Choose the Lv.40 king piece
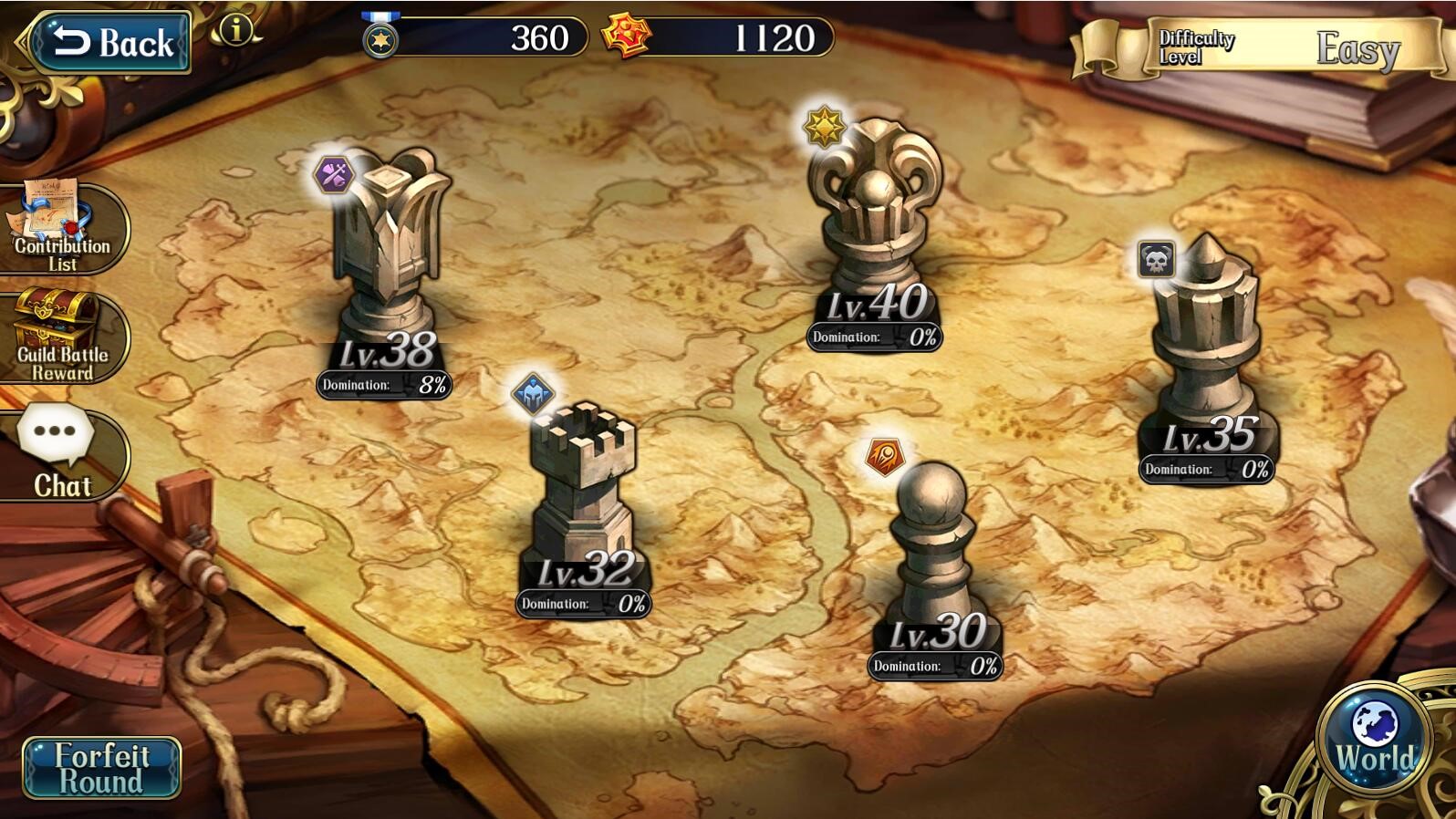1456x819 pixels. 873,219
